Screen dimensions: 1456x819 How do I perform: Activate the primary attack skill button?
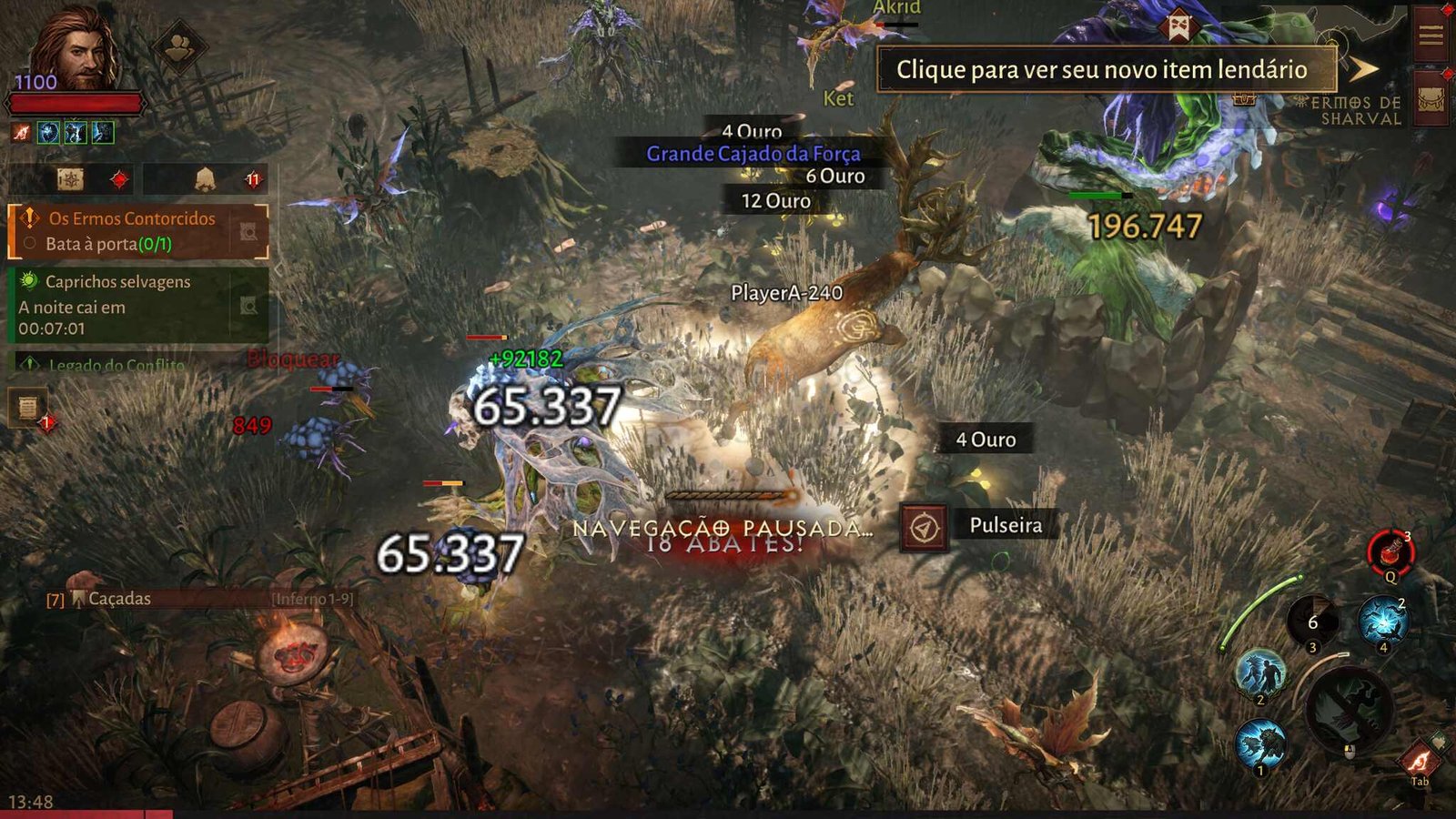click(x=1348, y=707)
